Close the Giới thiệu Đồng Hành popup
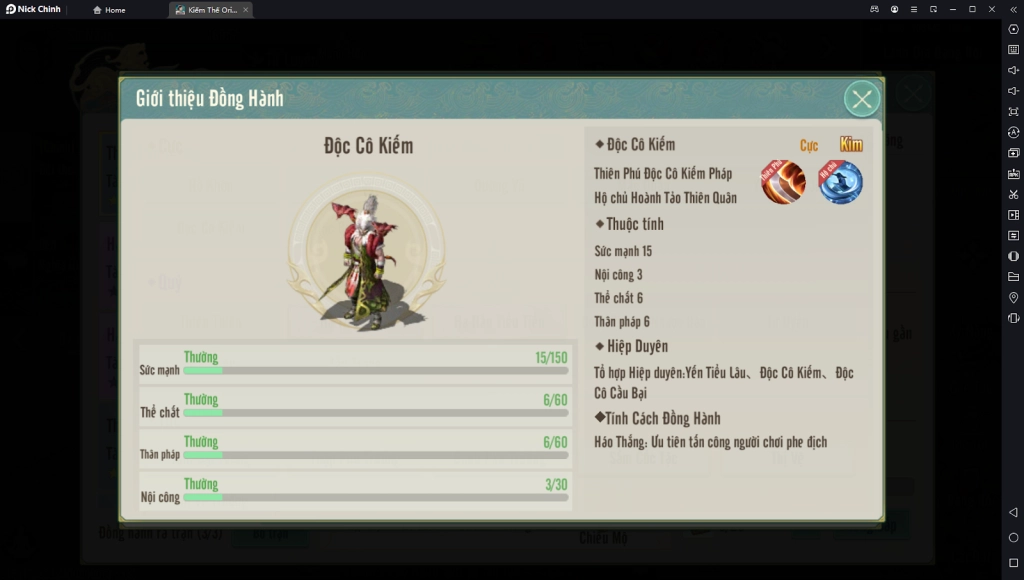The width and height of the screenshot is (1024, 580). pos(862,99)
